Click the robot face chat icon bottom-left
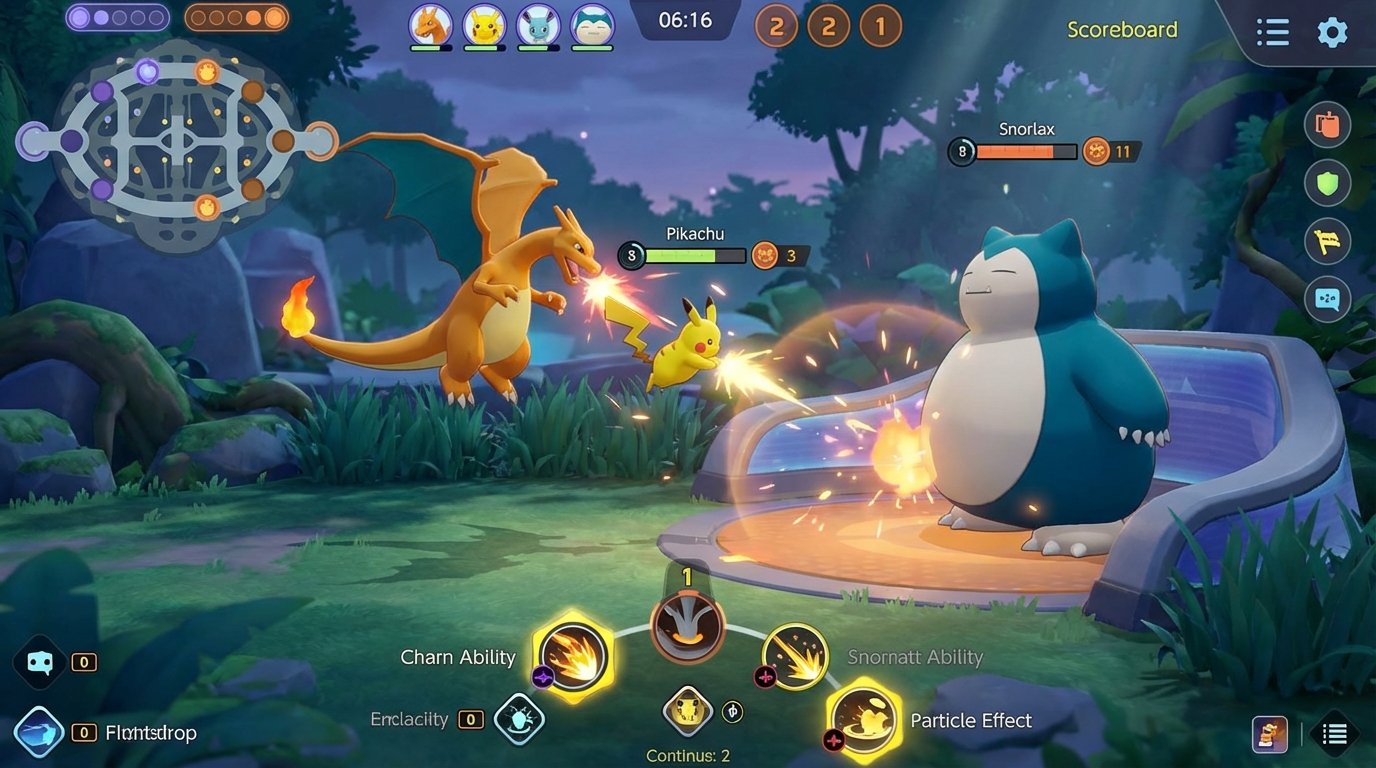The width and height of the screenshot is (1376, 768). click(x=38, y=662)
